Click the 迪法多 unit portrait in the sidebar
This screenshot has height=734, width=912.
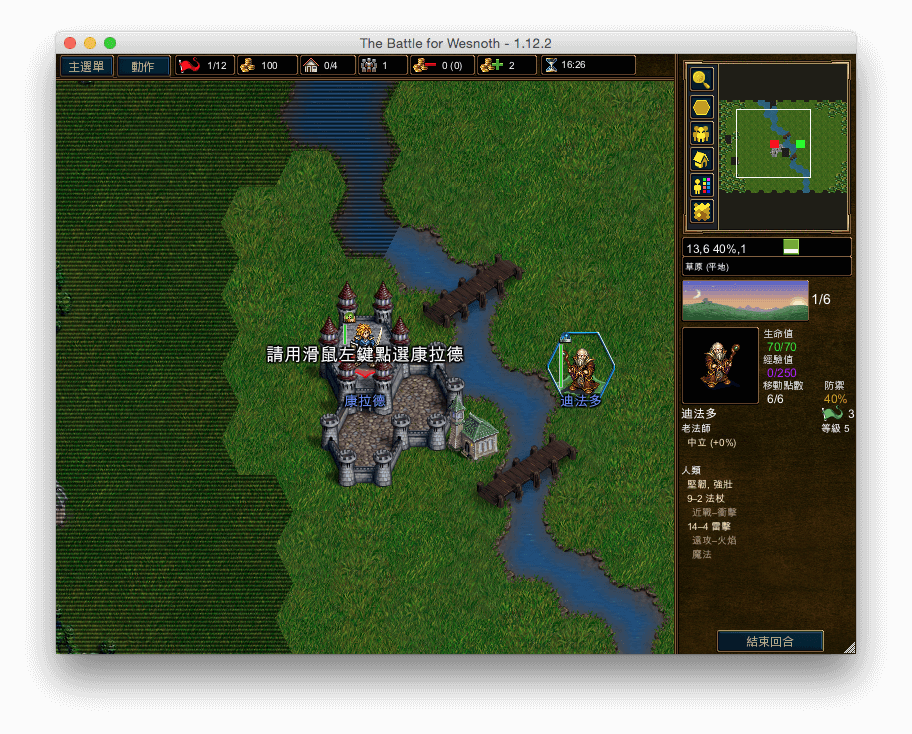click(x=720, y=365)
